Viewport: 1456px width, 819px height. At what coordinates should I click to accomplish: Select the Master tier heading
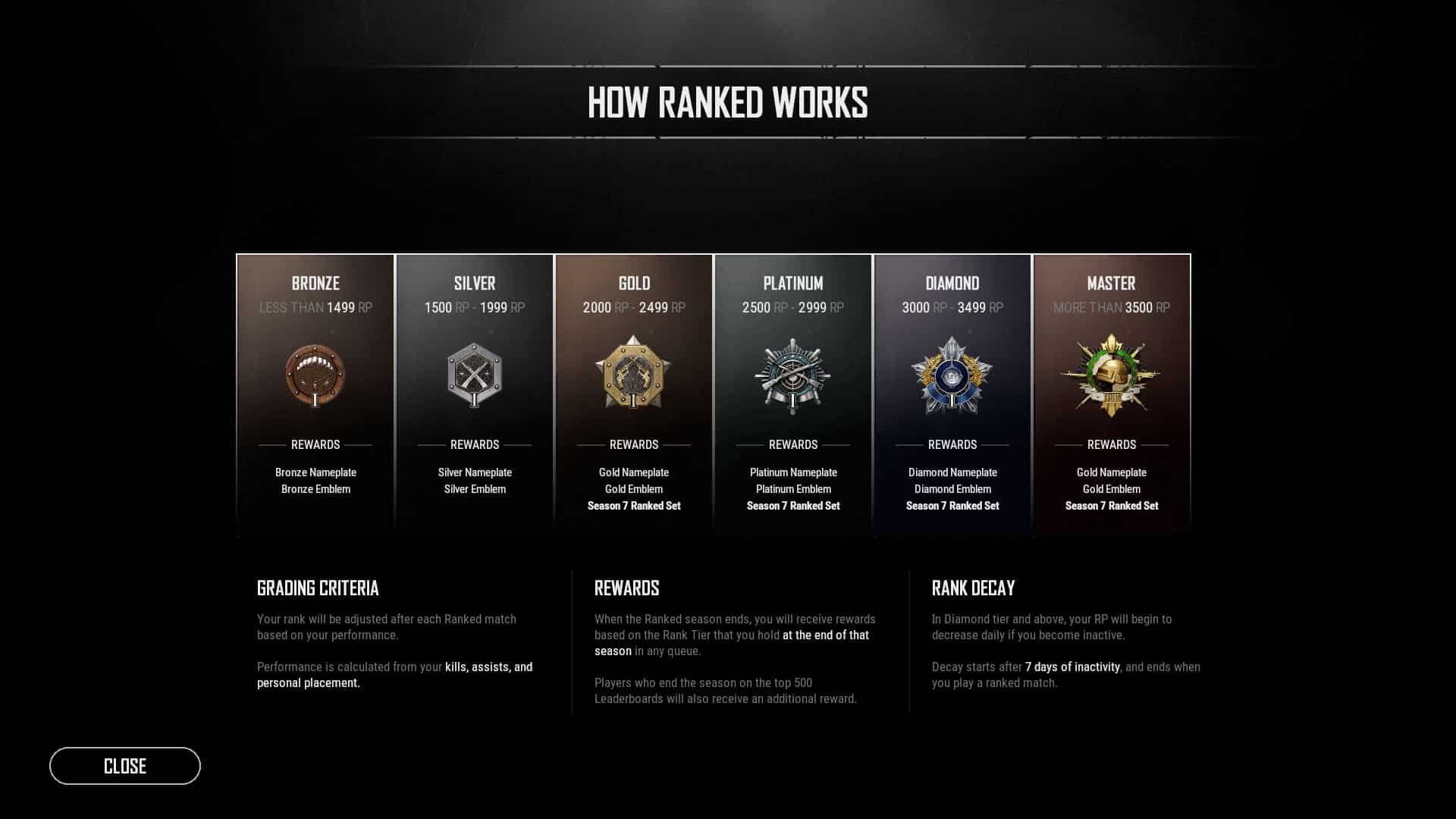(x=1111, y=284)
